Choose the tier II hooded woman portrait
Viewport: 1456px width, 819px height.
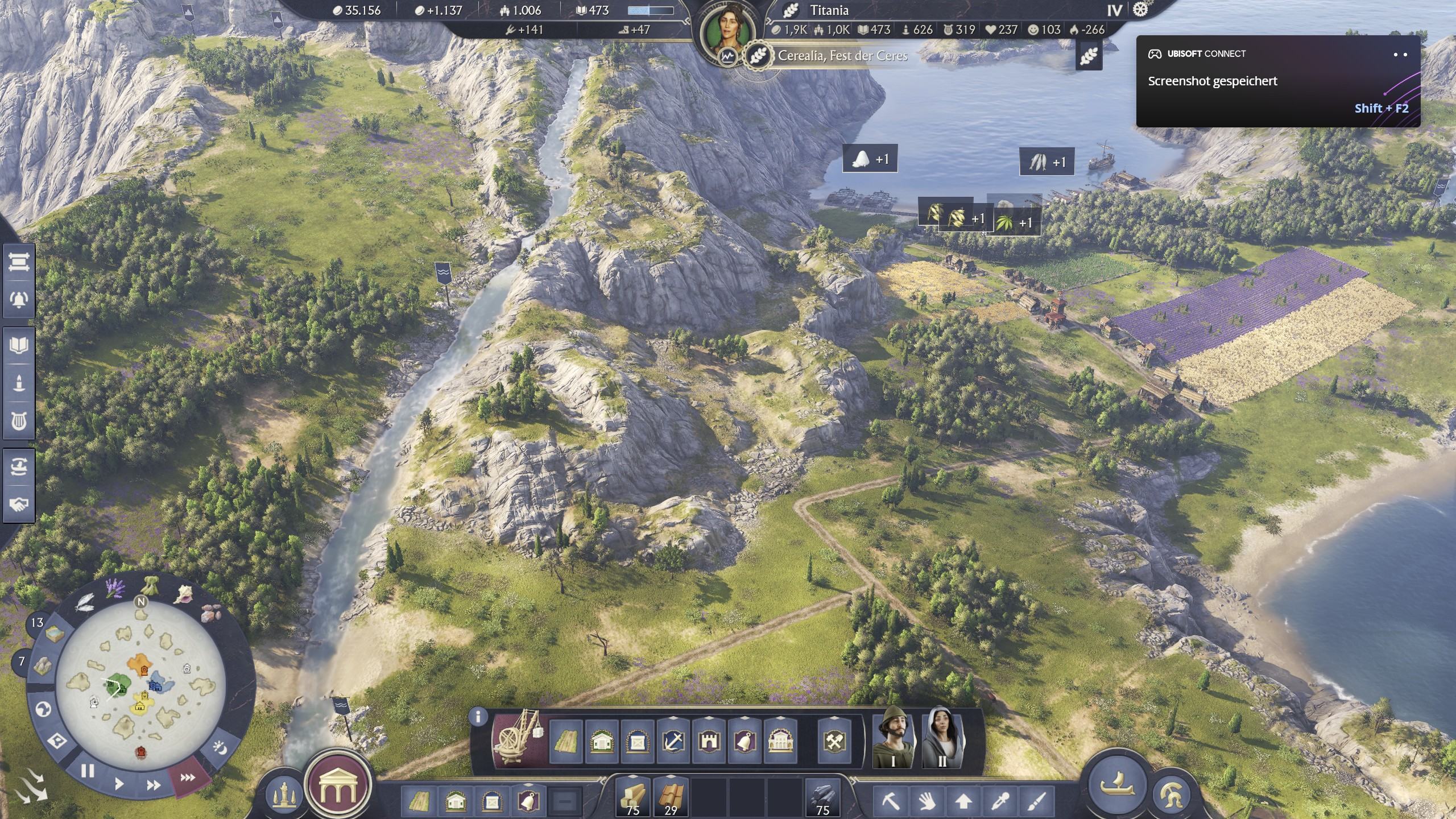click(x=942, y=738)
